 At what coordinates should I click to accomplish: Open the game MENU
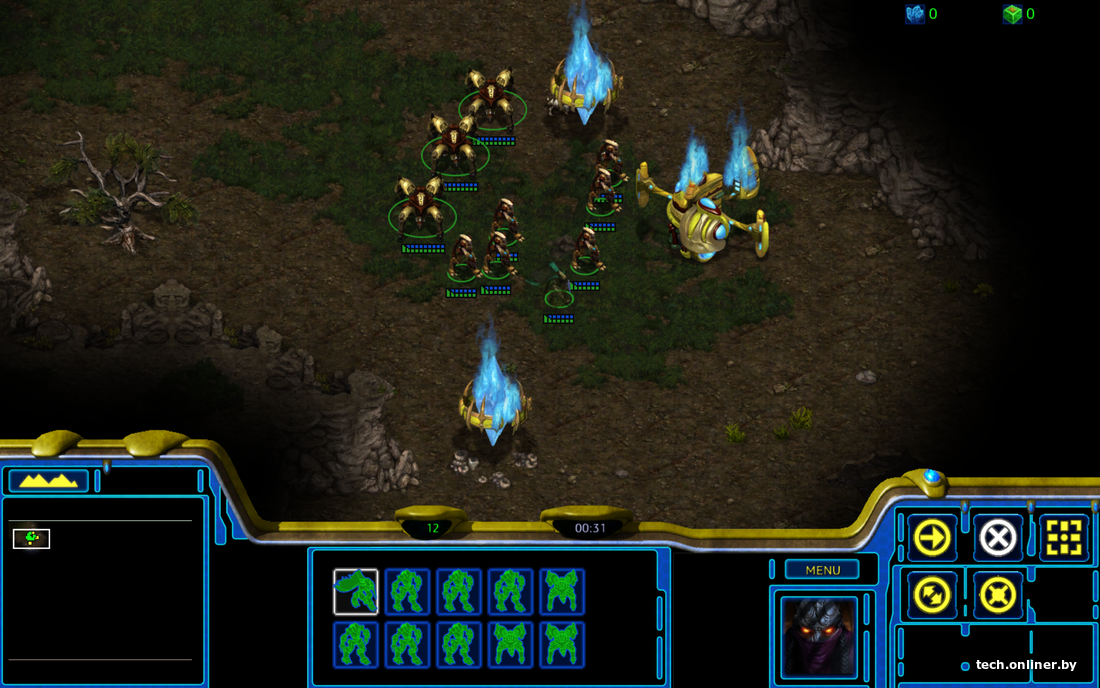click(x=822, y=570)
